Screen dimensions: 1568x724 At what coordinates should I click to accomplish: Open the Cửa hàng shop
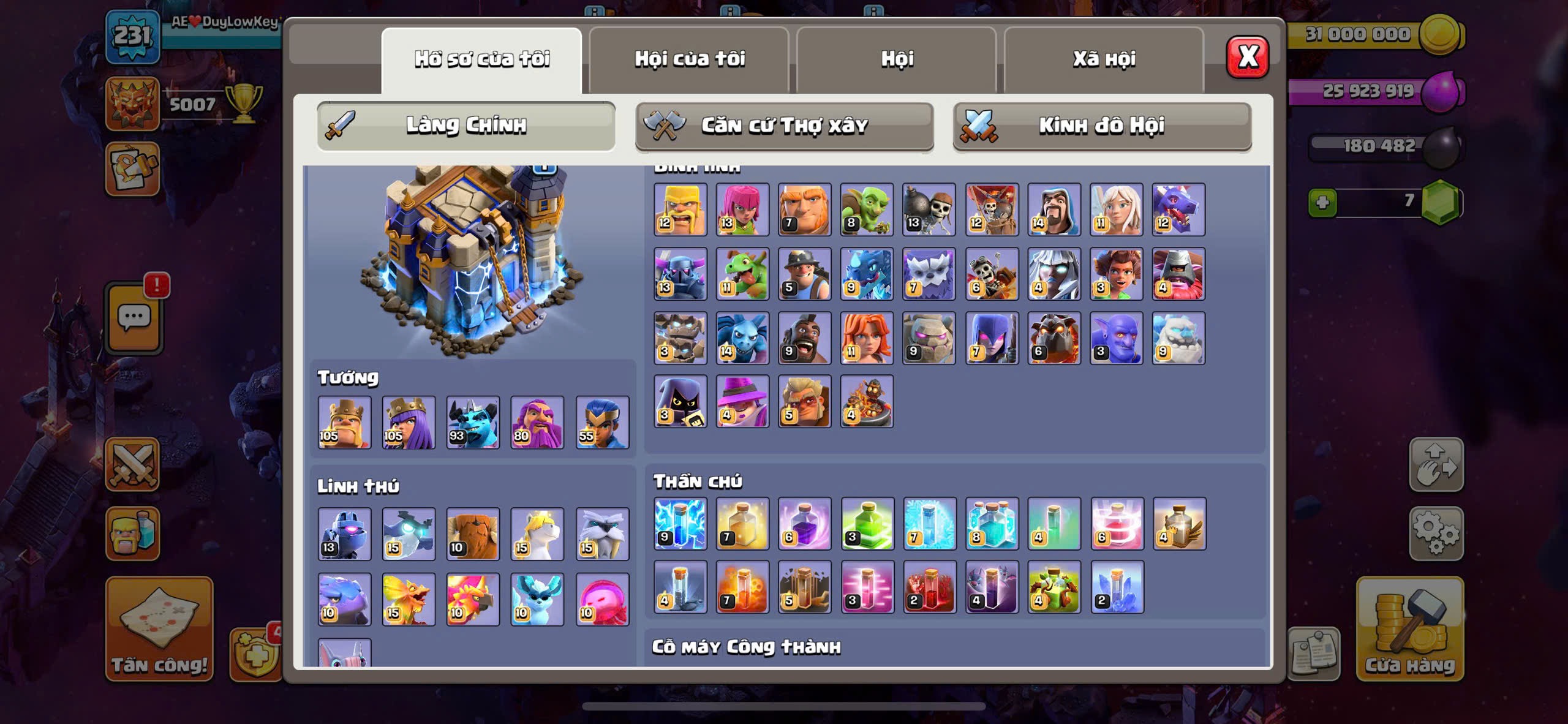(1409, 629)
